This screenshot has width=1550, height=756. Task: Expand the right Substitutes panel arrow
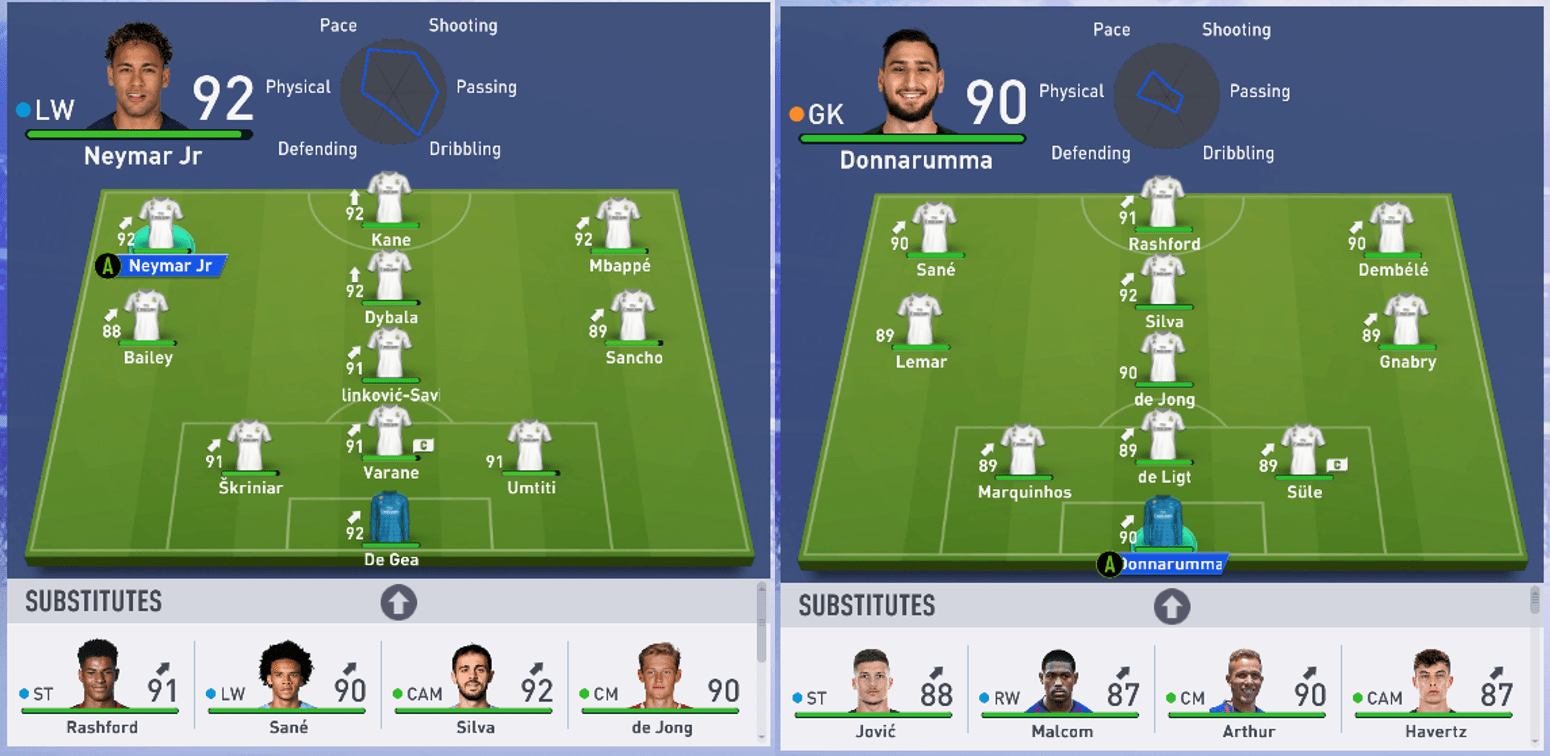tap(1170, 605)
